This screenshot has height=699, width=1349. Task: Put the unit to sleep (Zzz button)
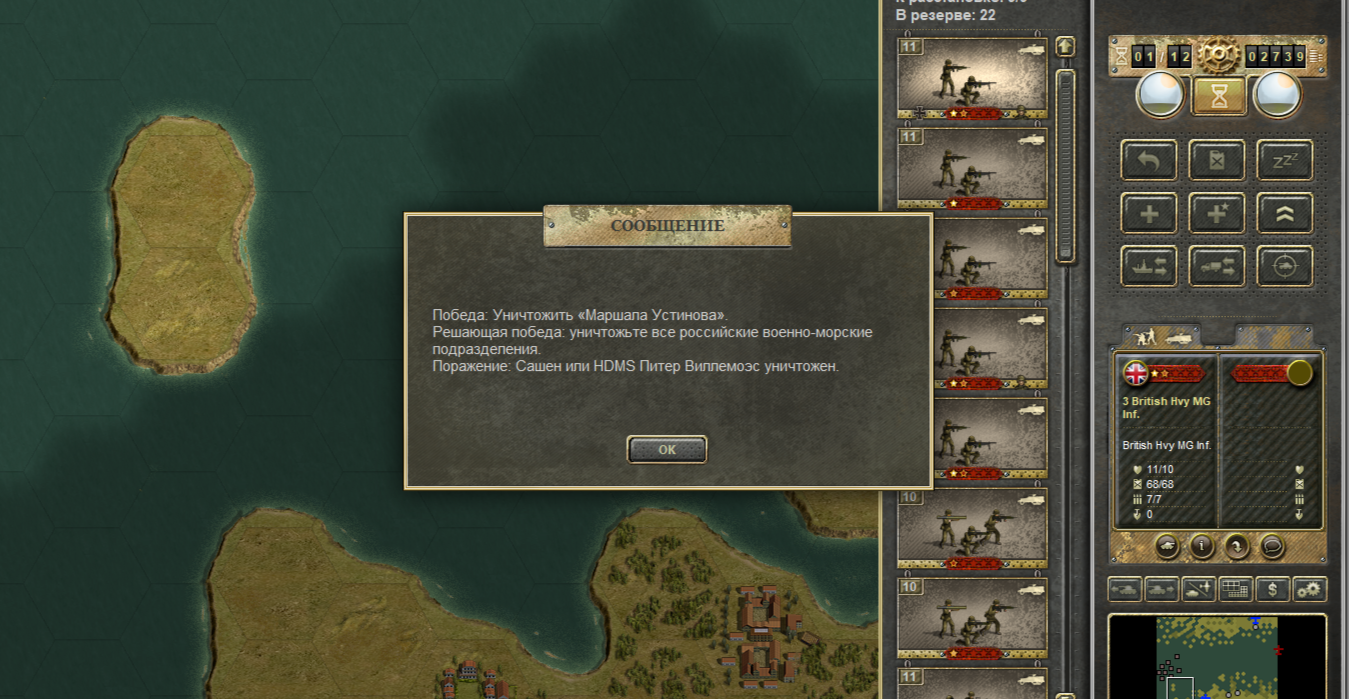1284,160
